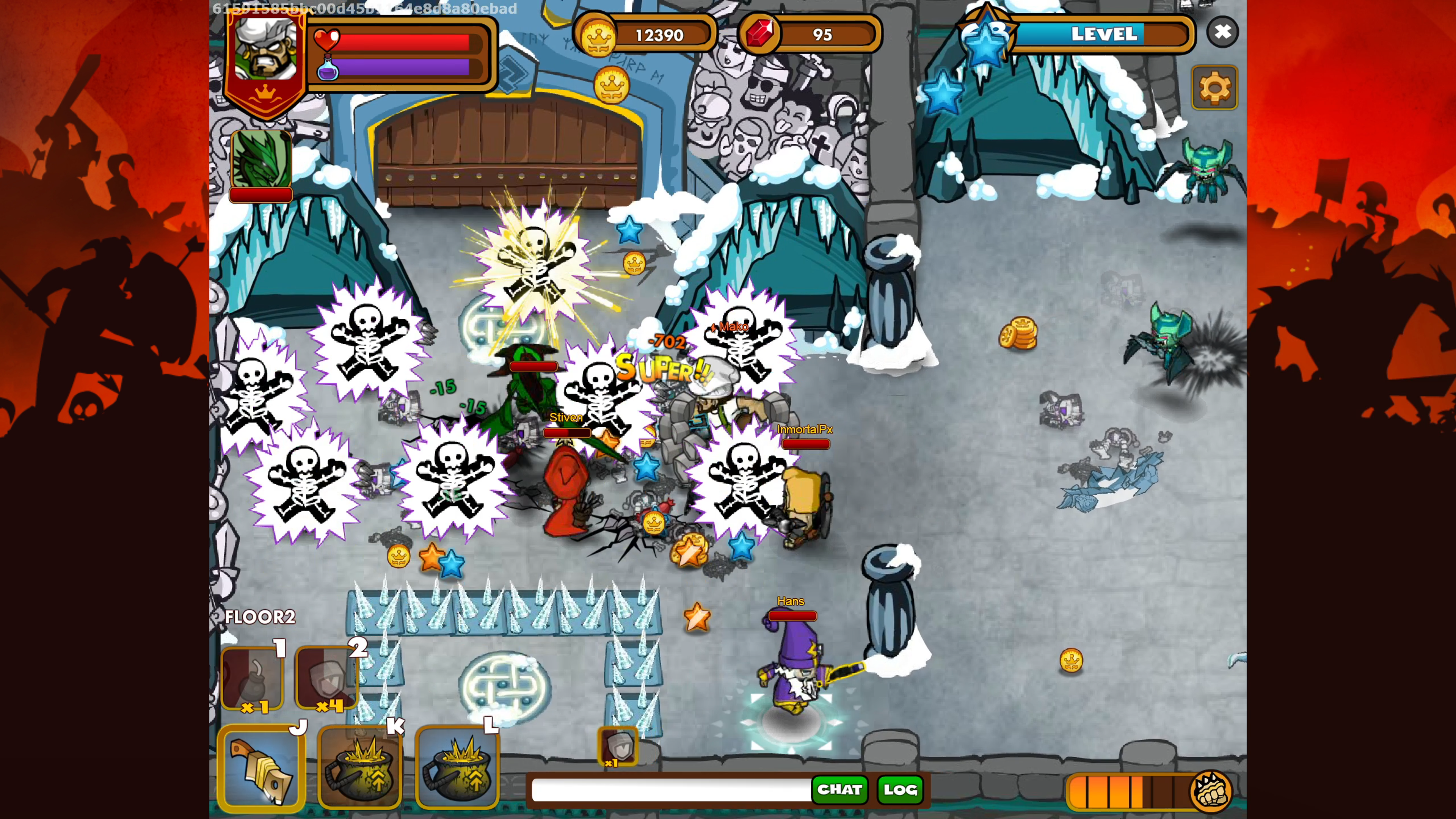The height and width of the screenshot is (819, 1456).
Task: Send message with the CHAT button
Action: 839,789
